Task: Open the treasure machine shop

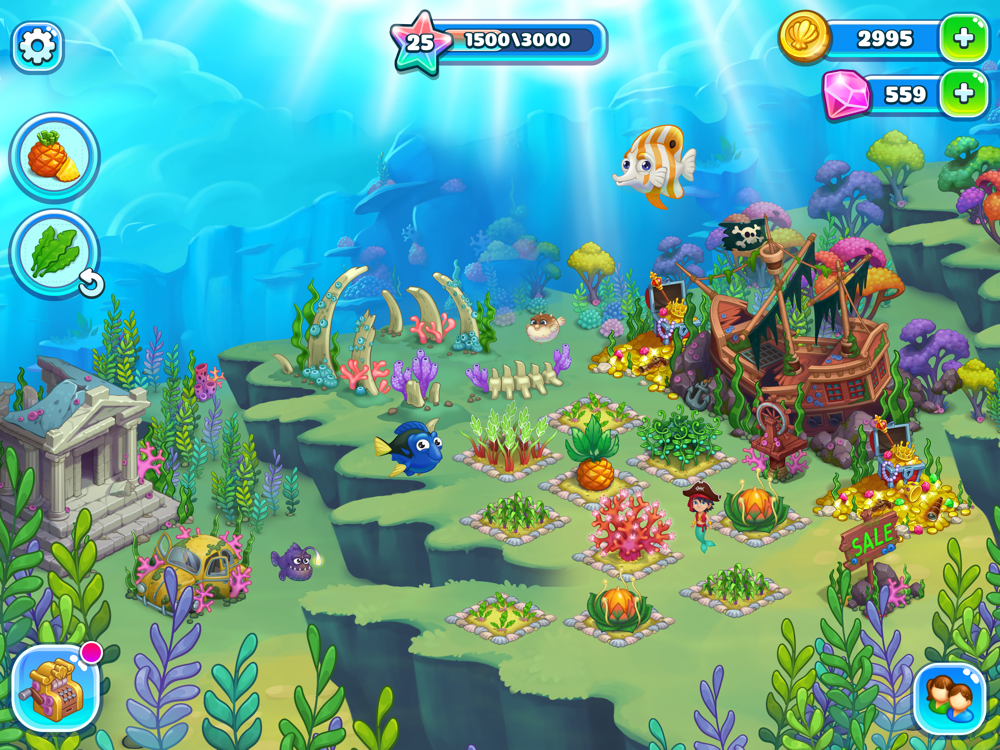Action: pos(55,689)
